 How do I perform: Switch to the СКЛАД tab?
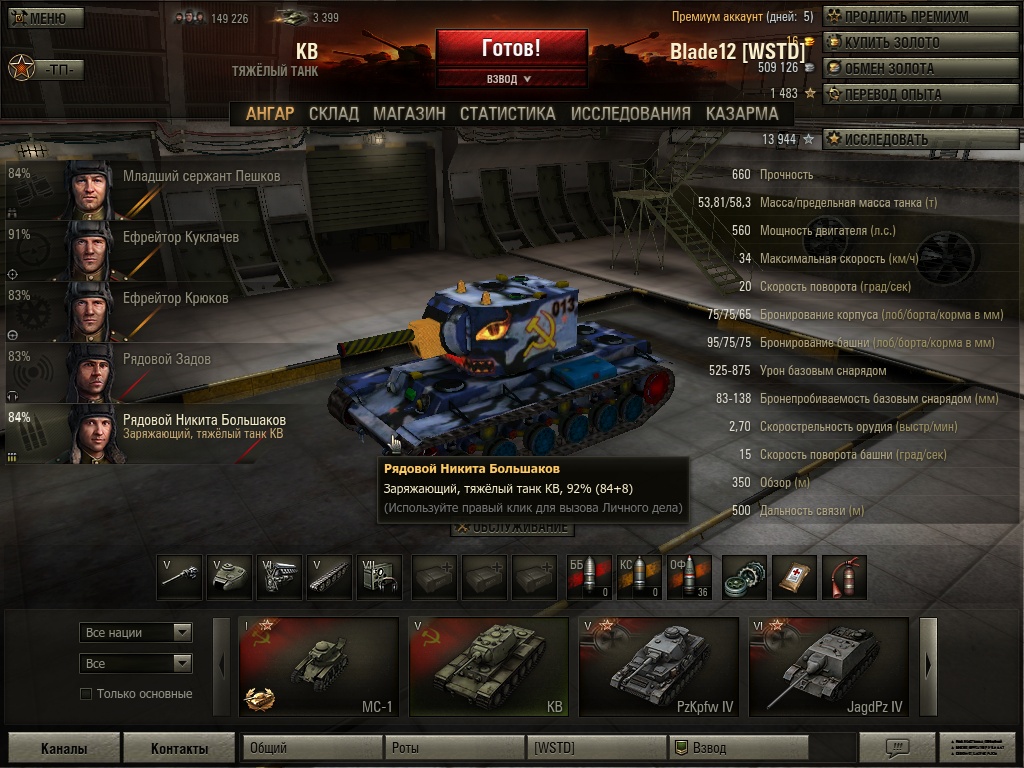coord(333,114)
